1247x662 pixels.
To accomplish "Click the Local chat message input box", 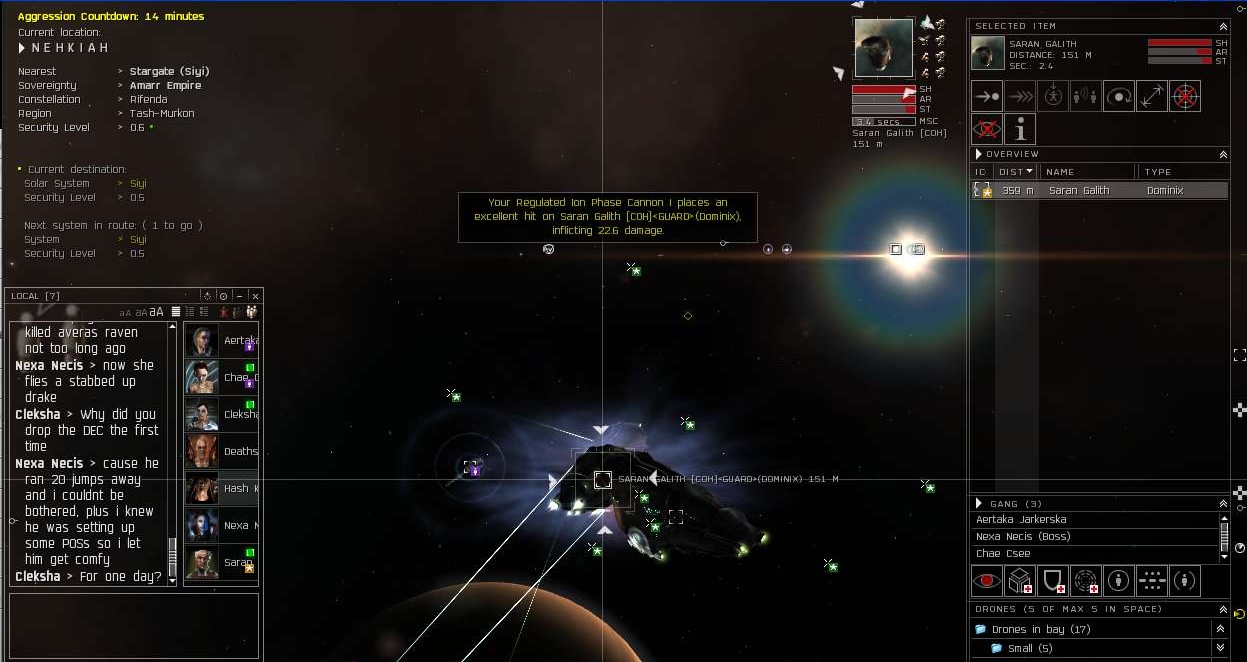I will point(134,625).
